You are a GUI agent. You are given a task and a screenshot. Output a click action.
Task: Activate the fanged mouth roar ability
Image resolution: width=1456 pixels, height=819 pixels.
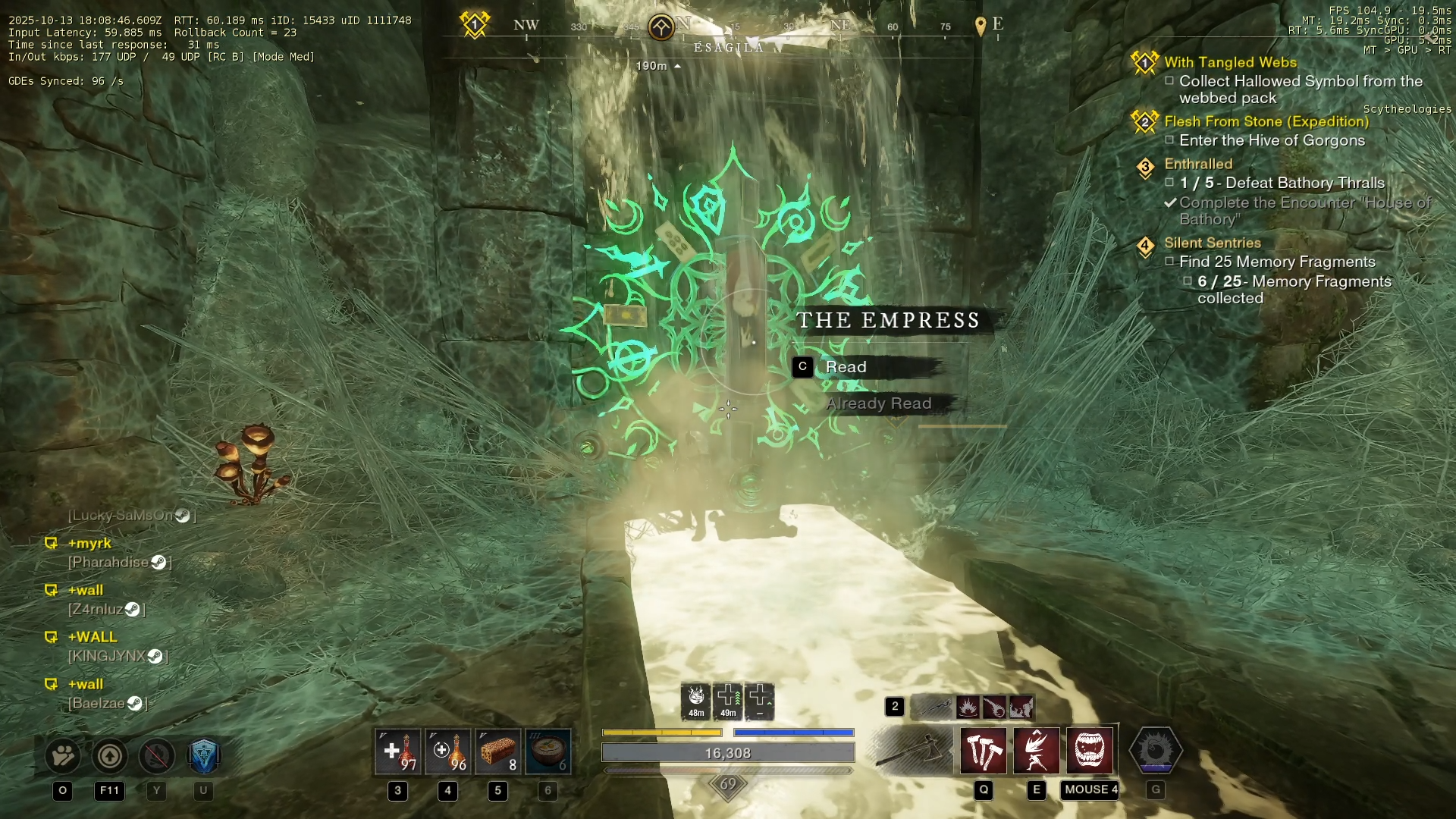[1090, 751]
